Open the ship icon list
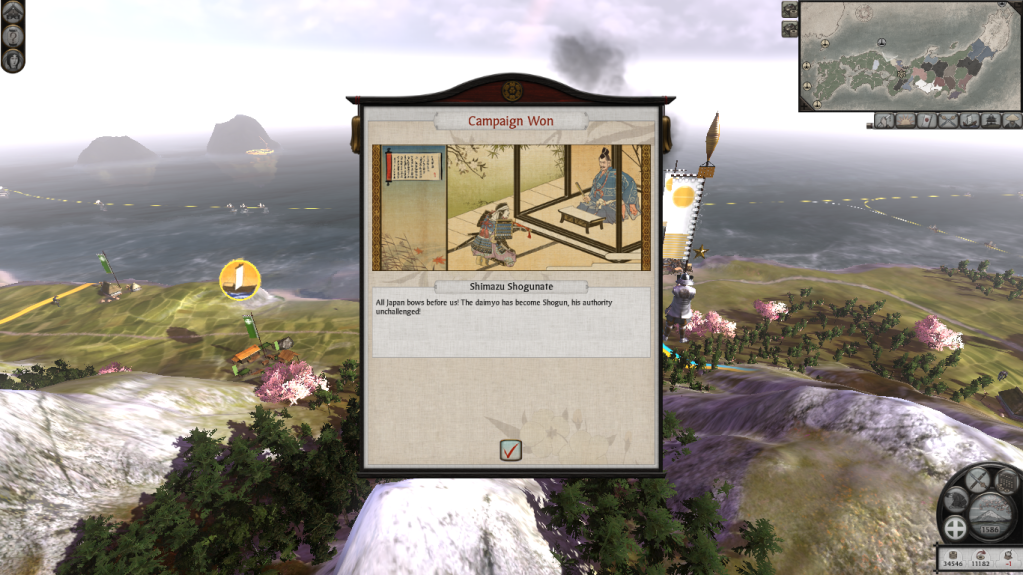The height and width of the screenshot is (575, 1023). pyautogui.click(x=968, y=121)
